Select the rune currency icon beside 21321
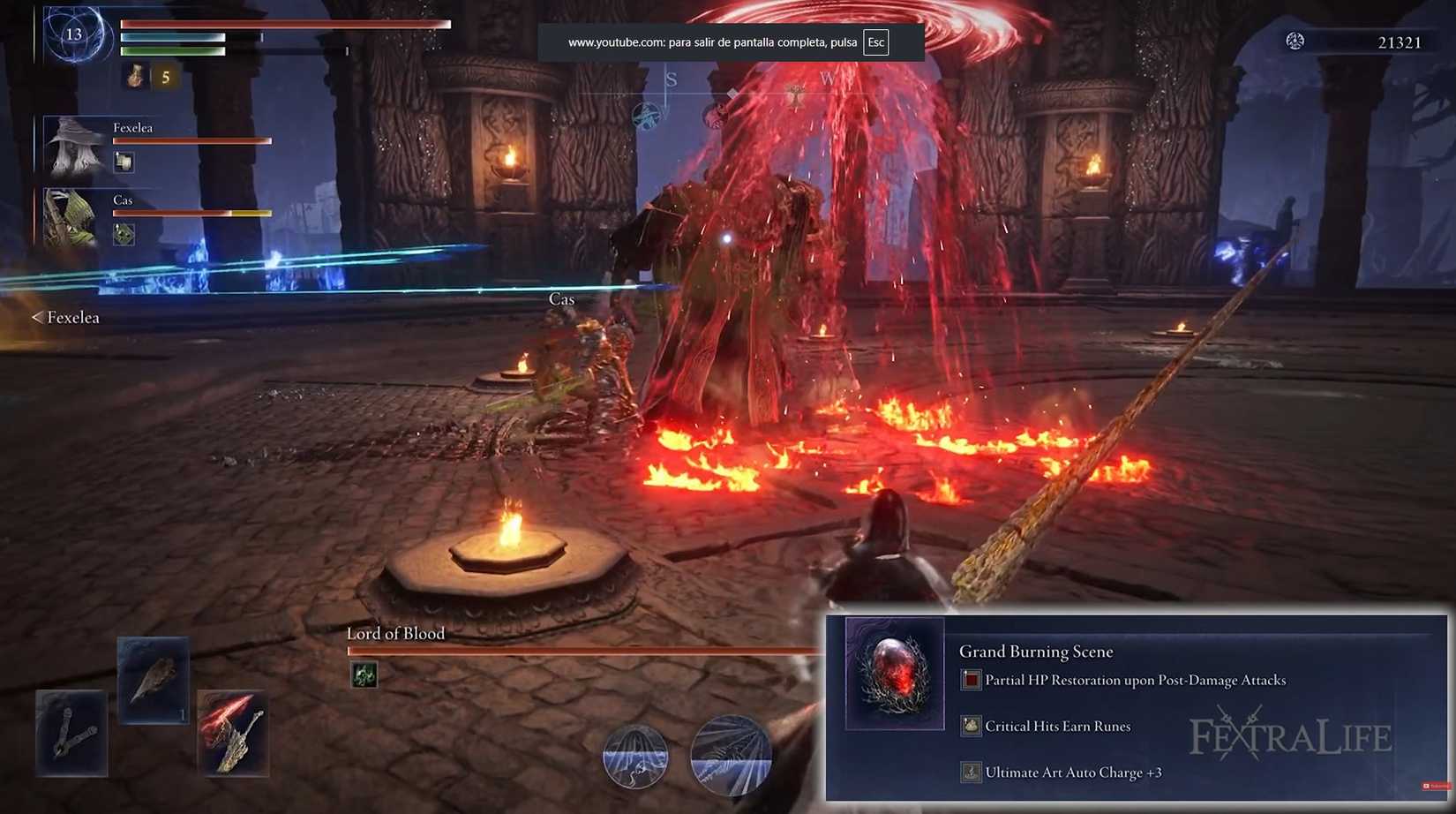 click(x=1295, y=41)
